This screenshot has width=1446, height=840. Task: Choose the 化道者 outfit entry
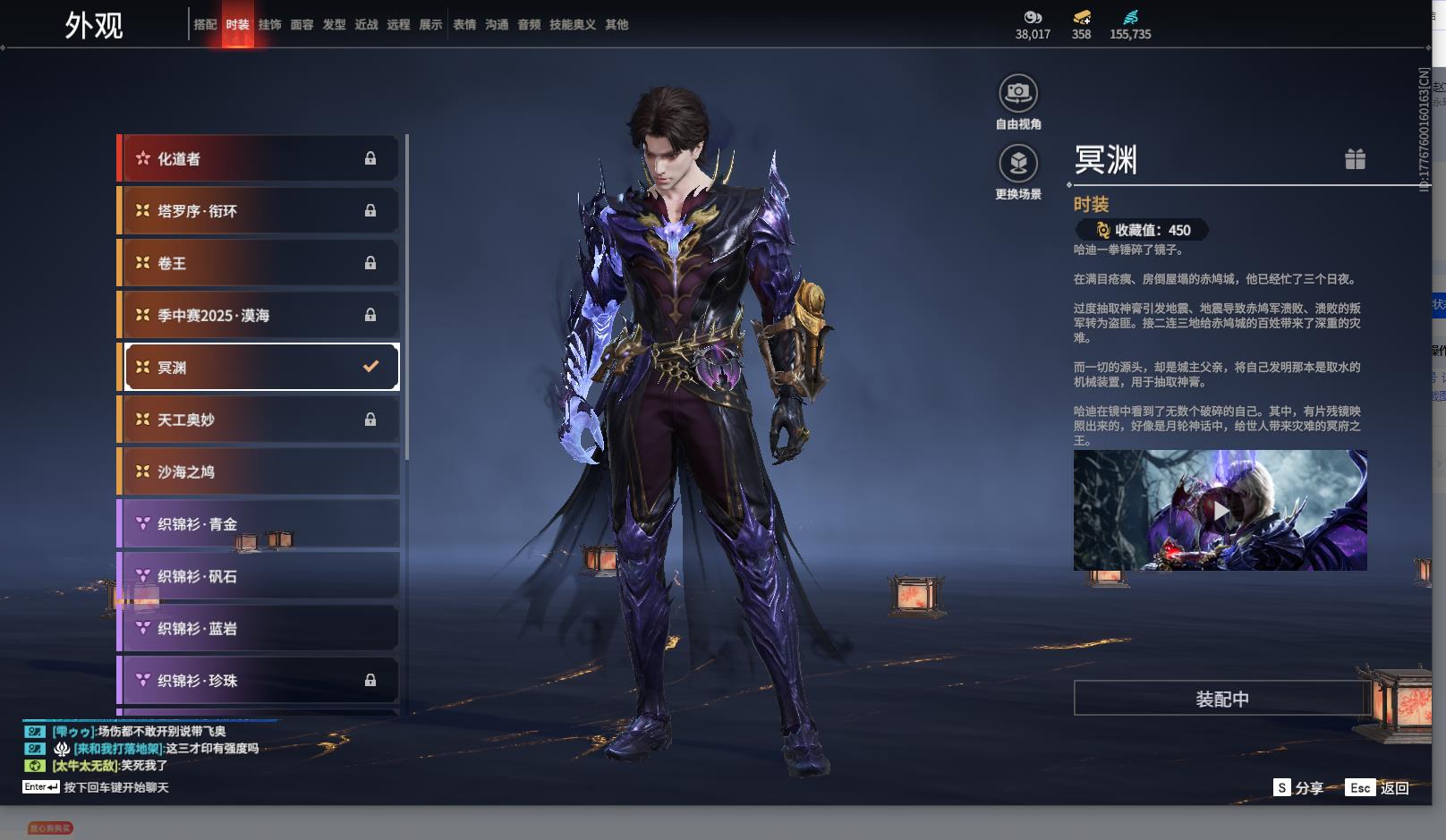(259, 159)
